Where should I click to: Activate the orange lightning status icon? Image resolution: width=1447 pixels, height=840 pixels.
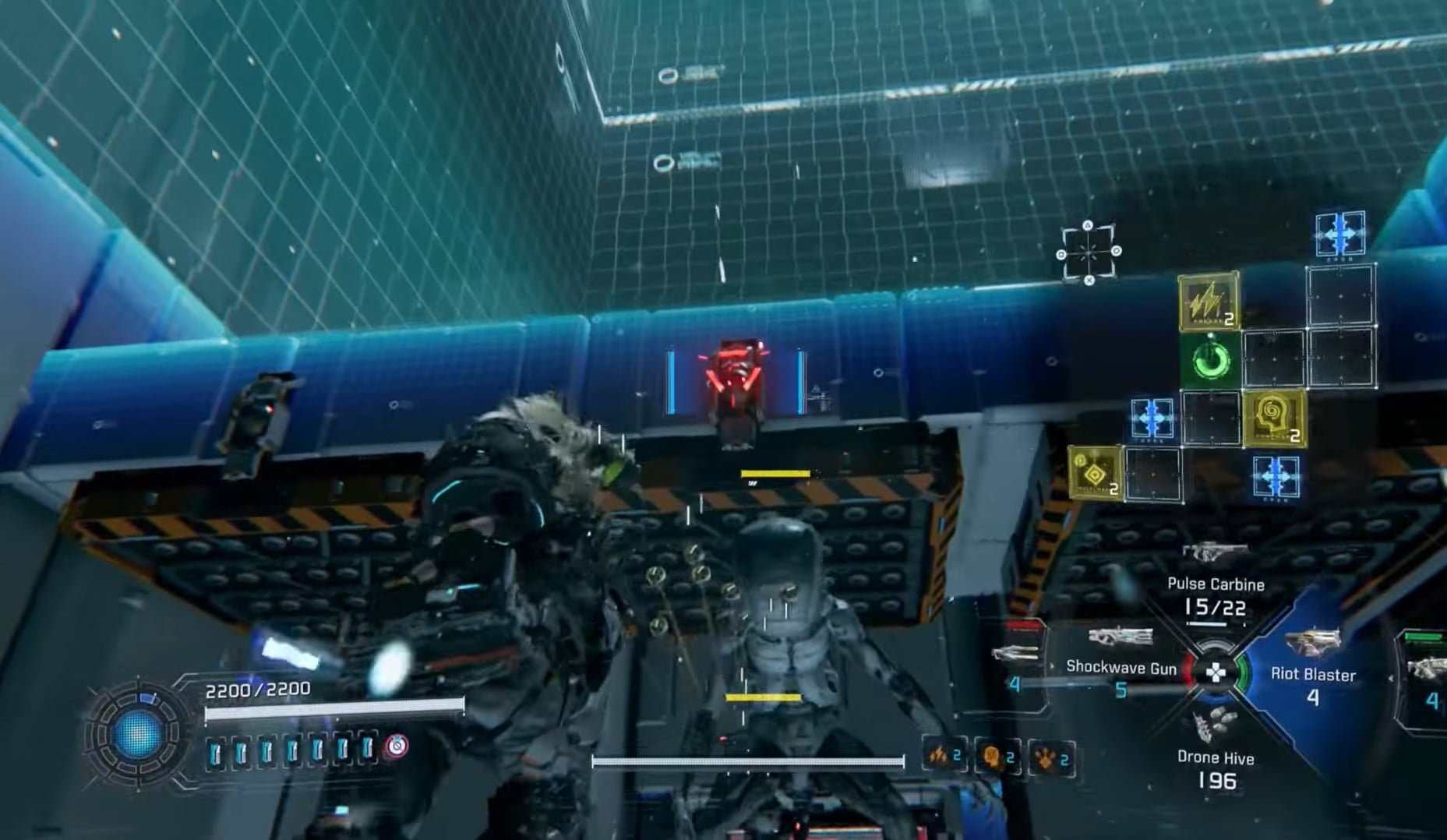coord(944,756)
